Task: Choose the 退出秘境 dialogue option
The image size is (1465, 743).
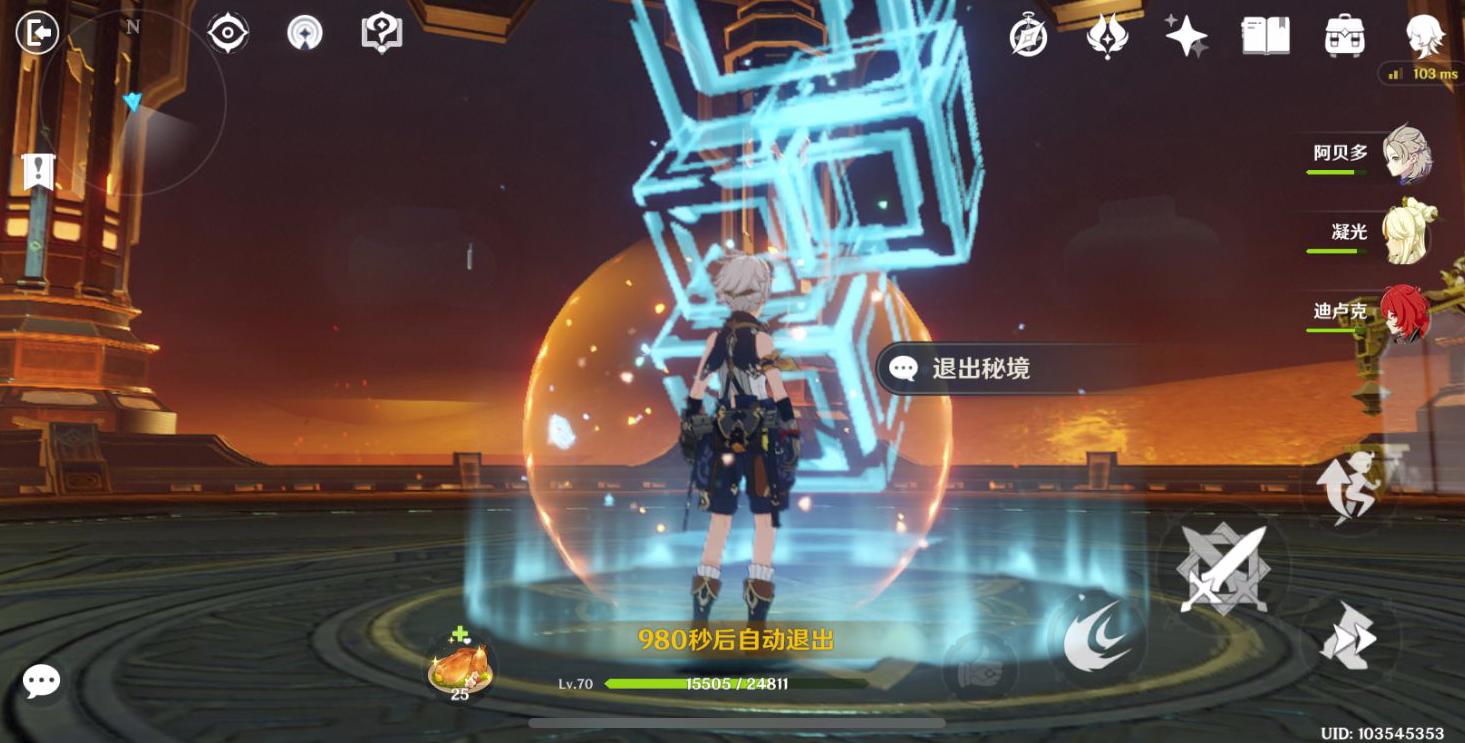Action: (980, 369)
